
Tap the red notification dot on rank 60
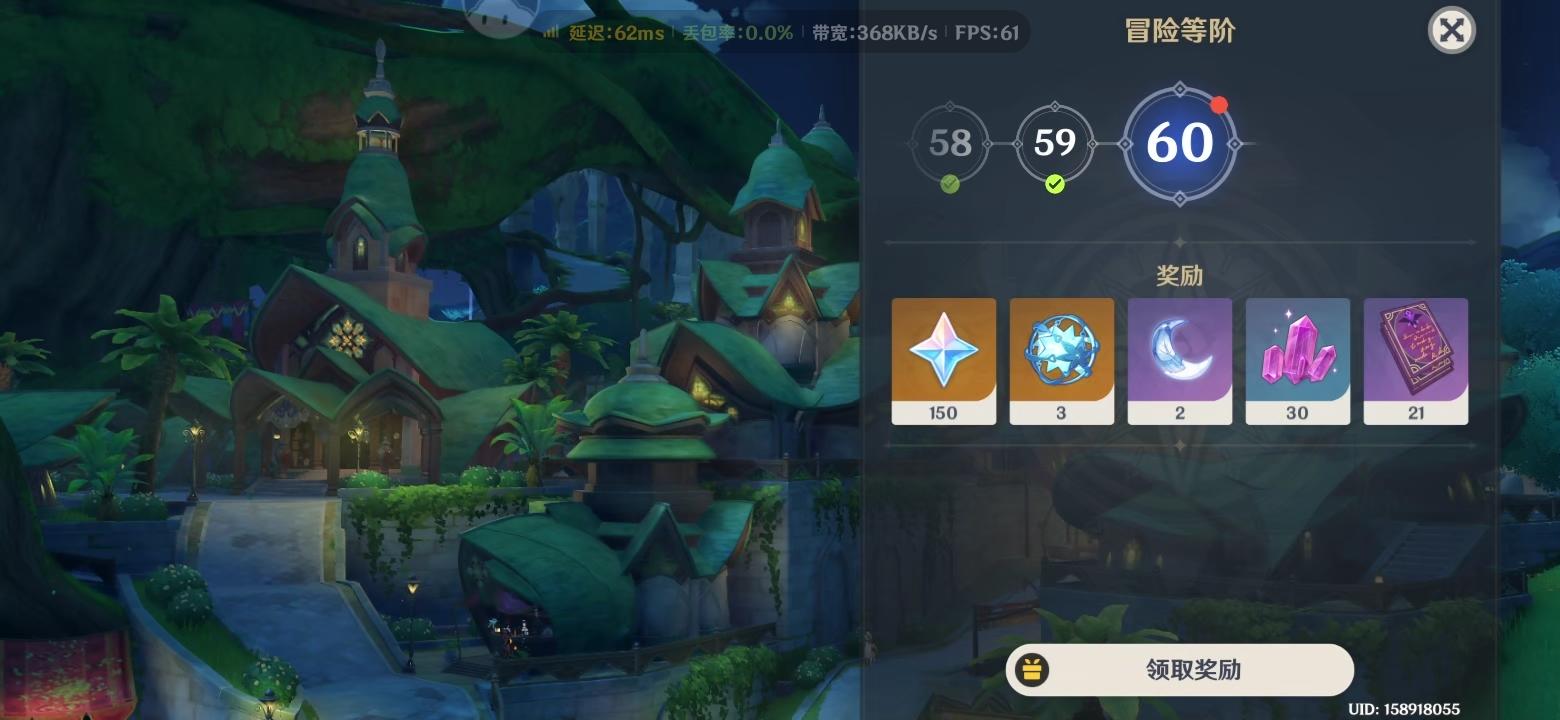tap(1219, 103)
